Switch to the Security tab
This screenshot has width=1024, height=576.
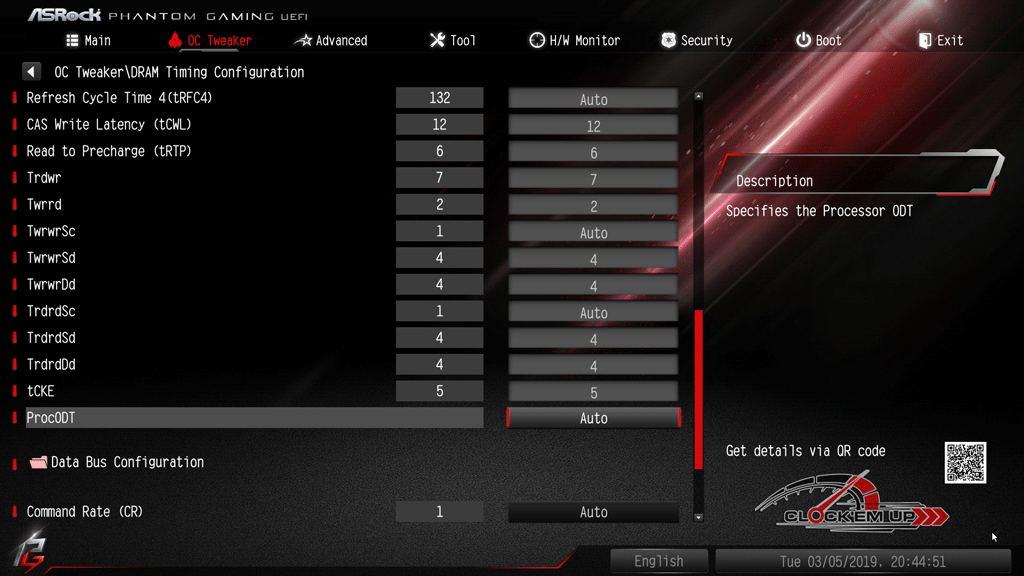(x=697, y=40)
